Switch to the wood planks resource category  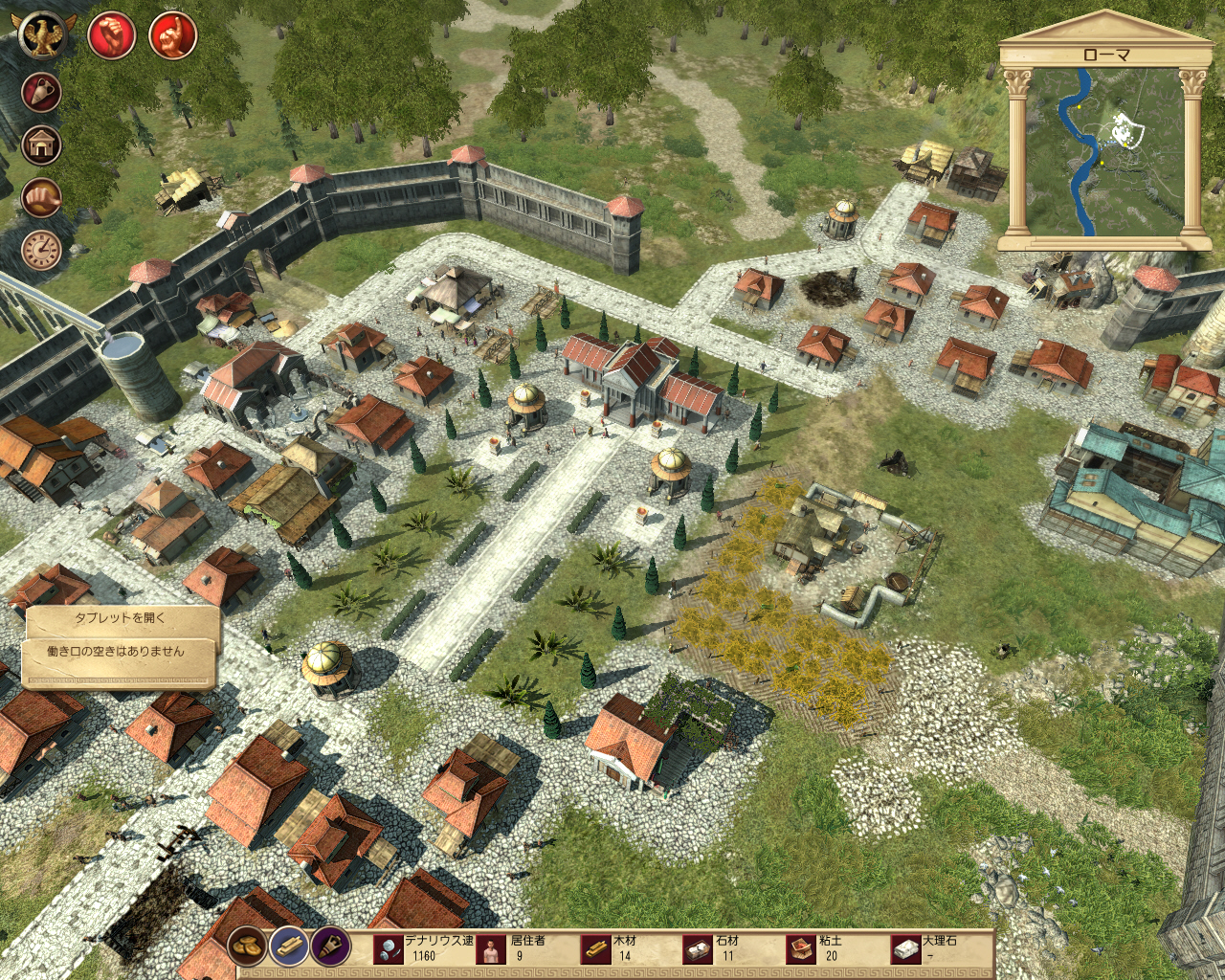[x=288, y=947]
